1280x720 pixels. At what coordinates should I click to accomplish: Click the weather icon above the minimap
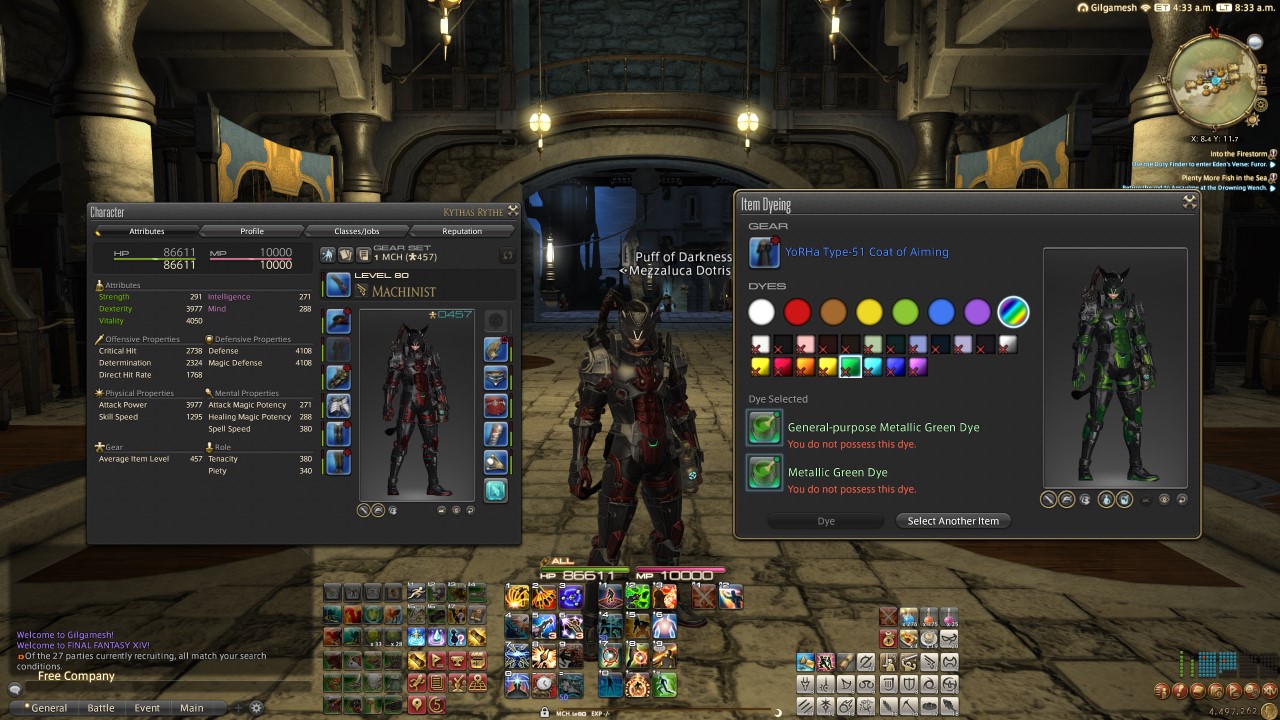[x=1255, y=42]
